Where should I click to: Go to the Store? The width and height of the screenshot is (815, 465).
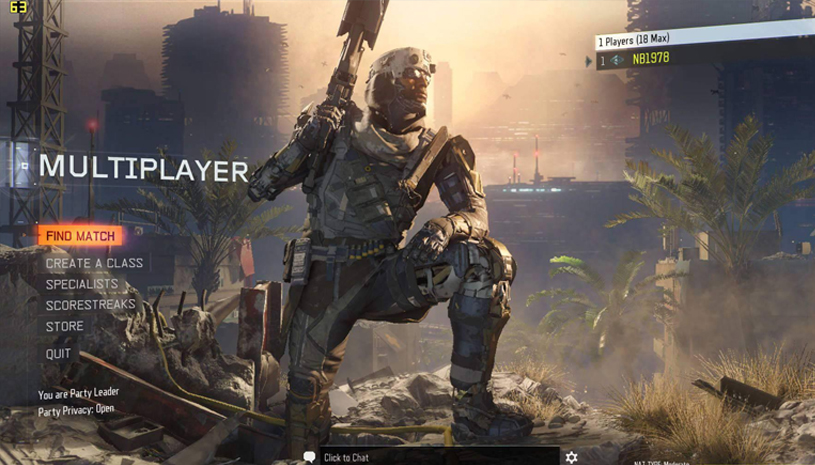tap(65, 326)
